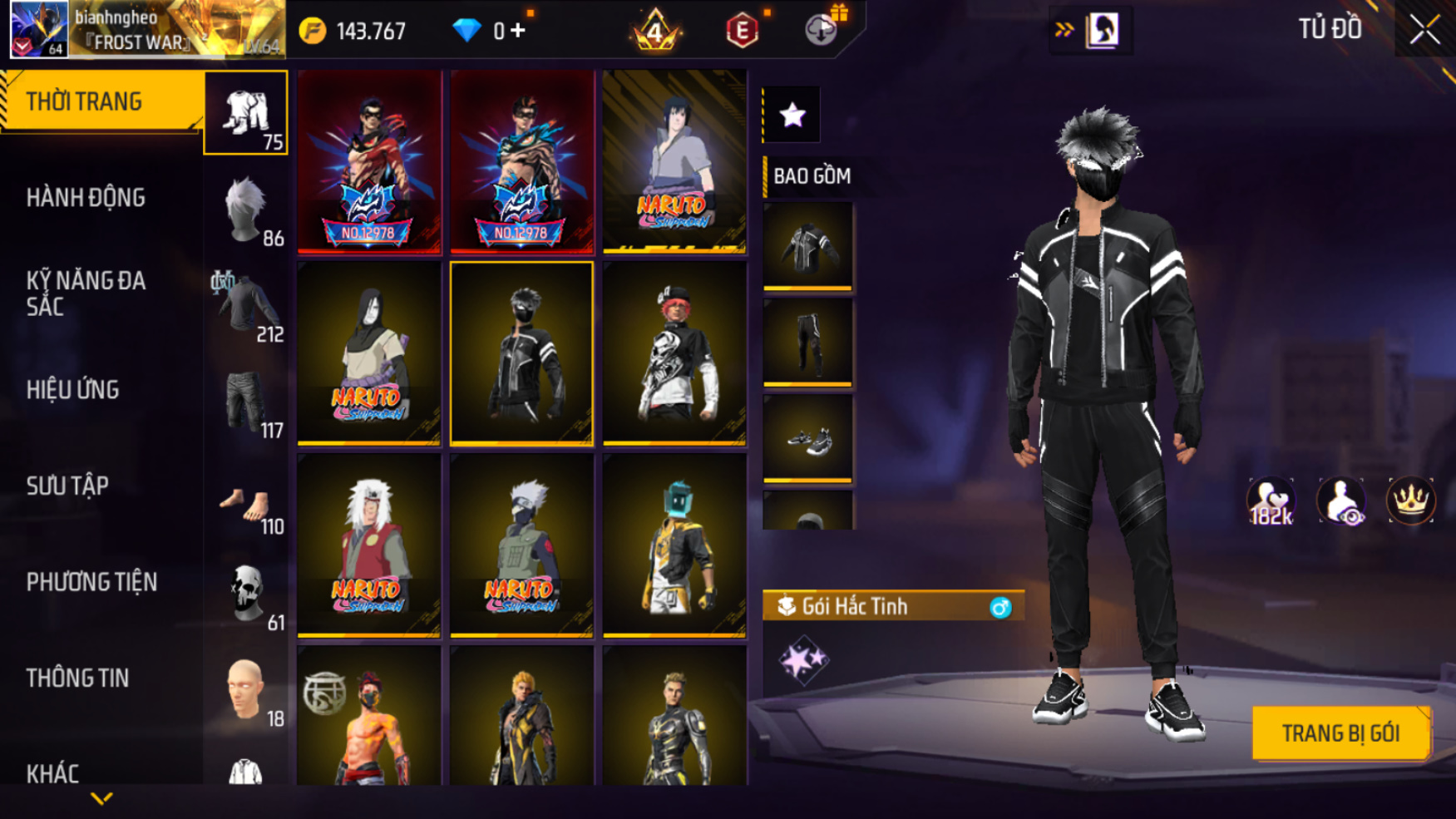
Task: View the included black jacket item
Action: pyautogui.click(x=807, y=246)
